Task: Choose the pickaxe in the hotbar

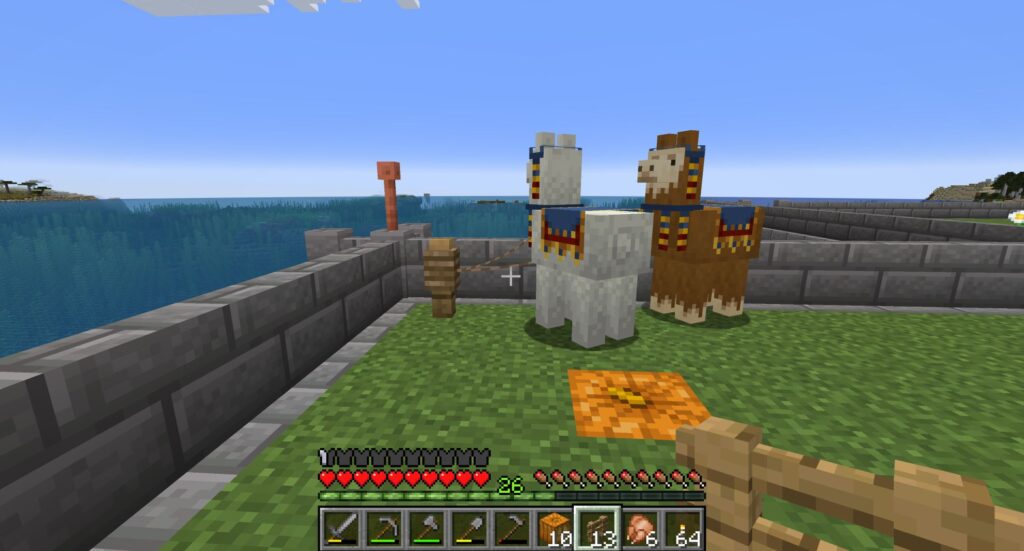Action: tap(383, 528)
